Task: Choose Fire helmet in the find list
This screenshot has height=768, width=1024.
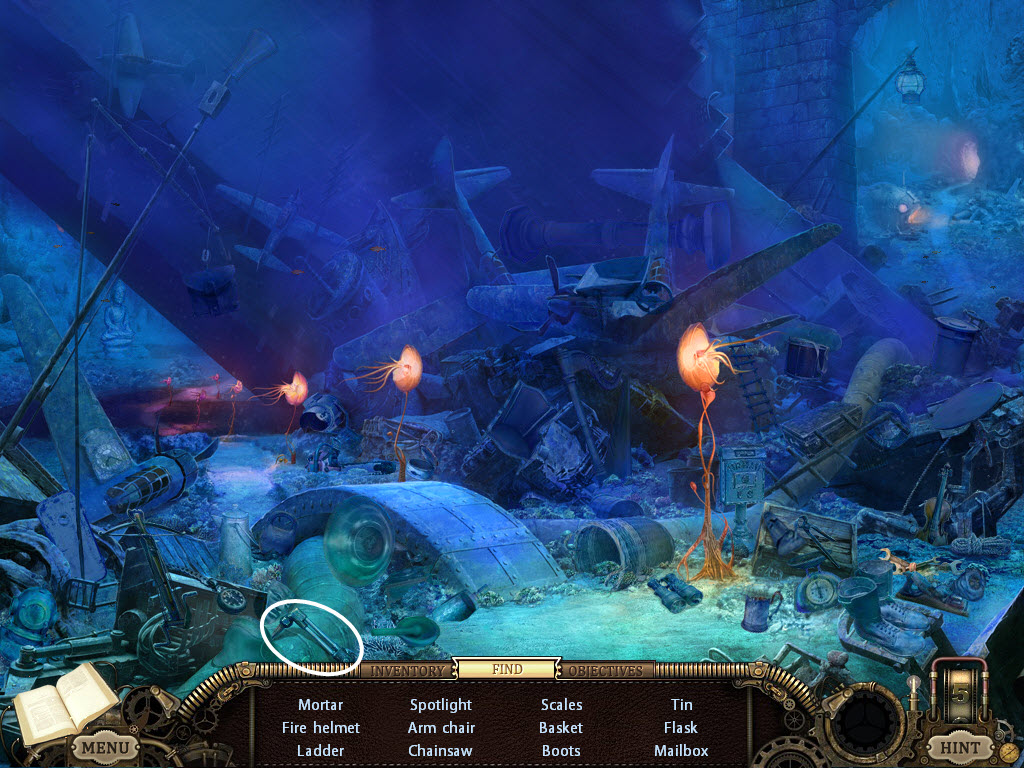Action: [x=320, y=728]
